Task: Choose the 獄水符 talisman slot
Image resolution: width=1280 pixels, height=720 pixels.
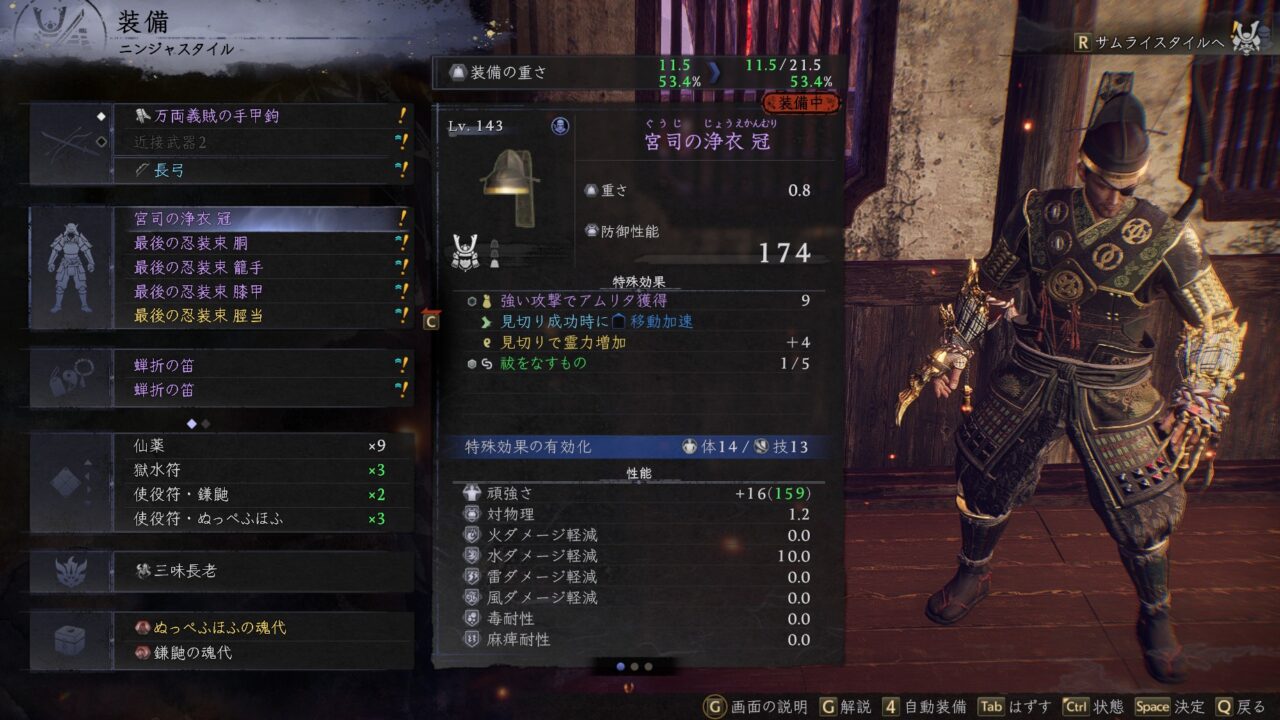Action: [260, 470]
